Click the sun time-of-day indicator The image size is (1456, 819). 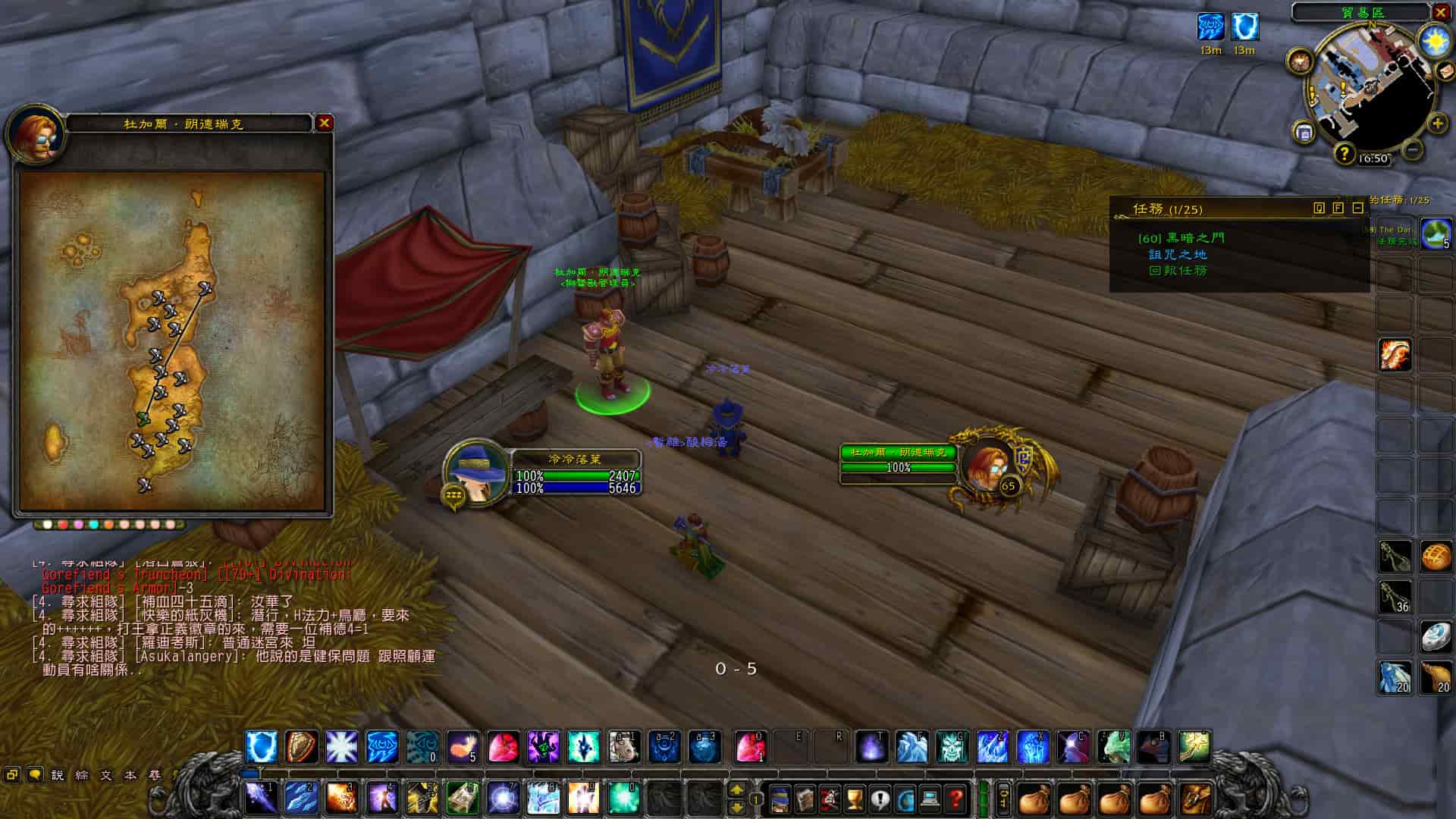pyautogui.click(x=1436, y=39)
